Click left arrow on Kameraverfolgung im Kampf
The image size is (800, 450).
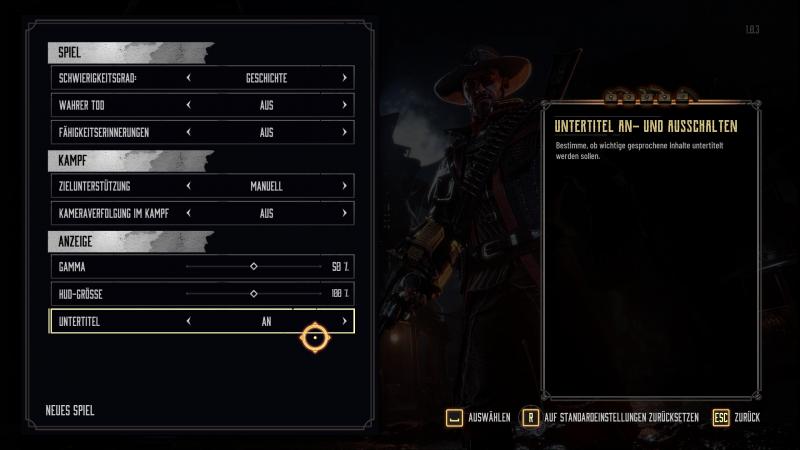click(x=188, y=213)
